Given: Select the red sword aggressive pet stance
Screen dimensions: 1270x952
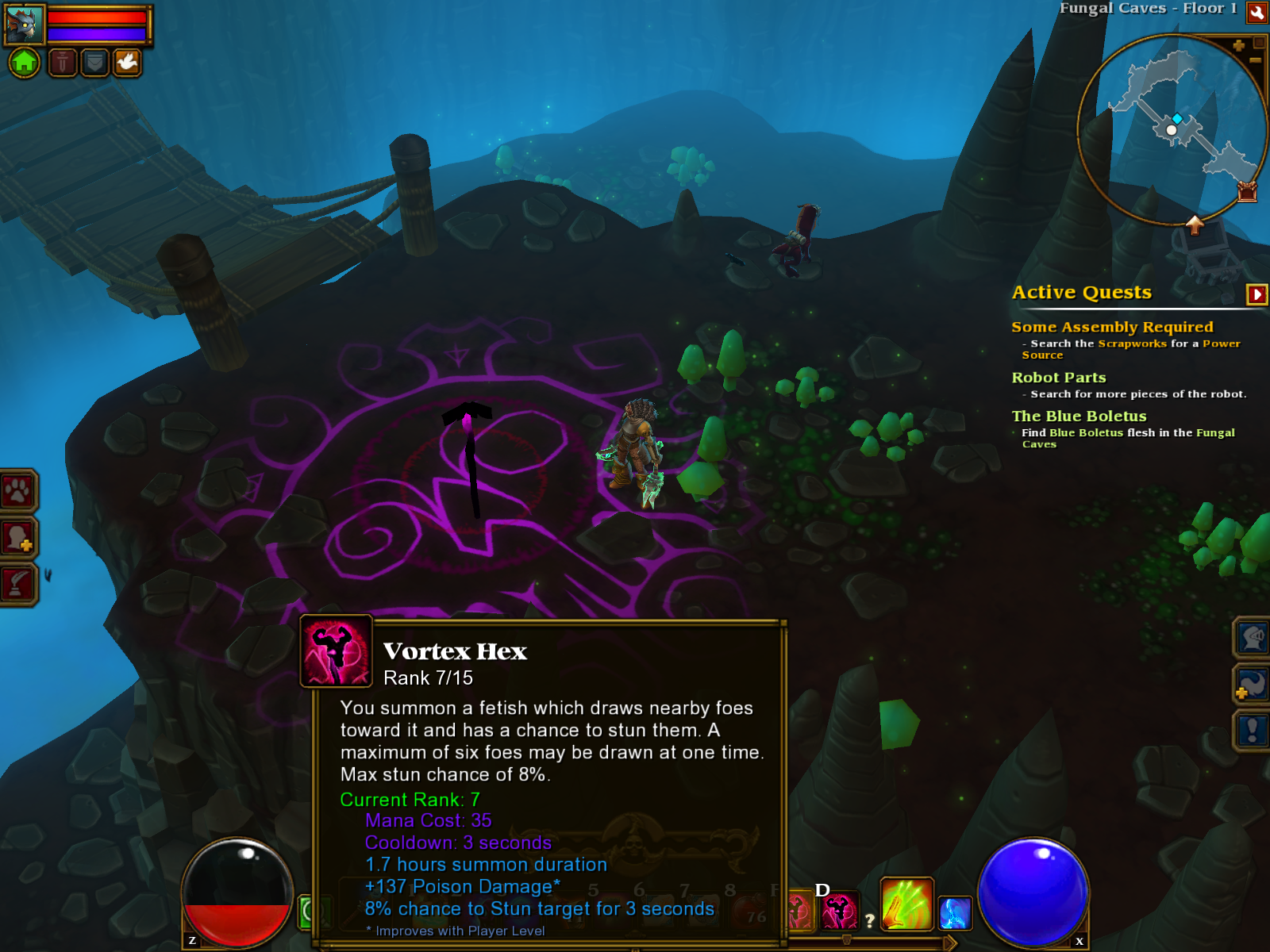Looking at the screenshot, I should tap(63, 62).
